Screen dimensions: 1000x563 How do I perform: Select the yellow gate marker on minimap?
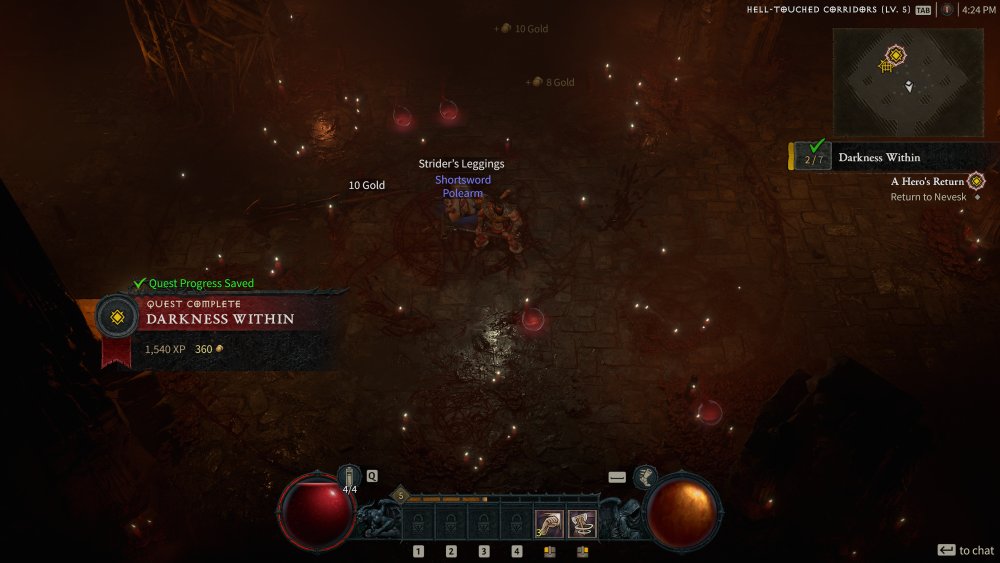point(885,66)
